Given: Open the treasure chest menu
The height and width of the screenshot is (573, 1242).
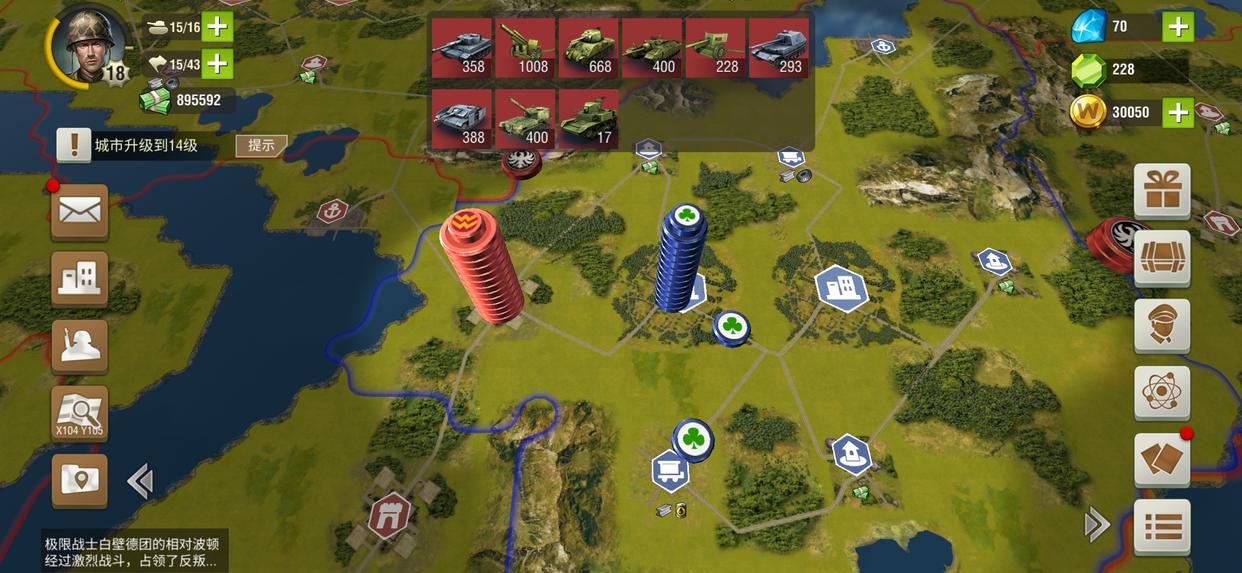Looking at the screenshot, I should (x=1162, y=258).
